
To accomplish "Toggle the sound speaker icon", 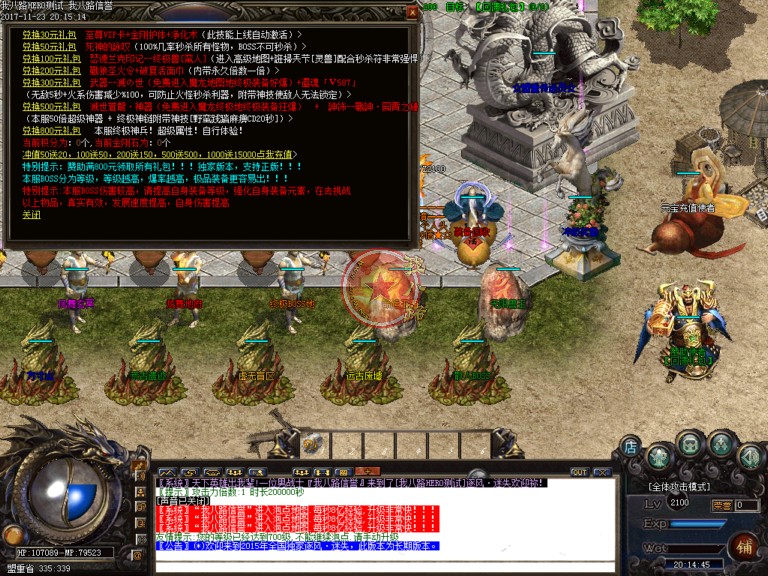I will (750, 457).
